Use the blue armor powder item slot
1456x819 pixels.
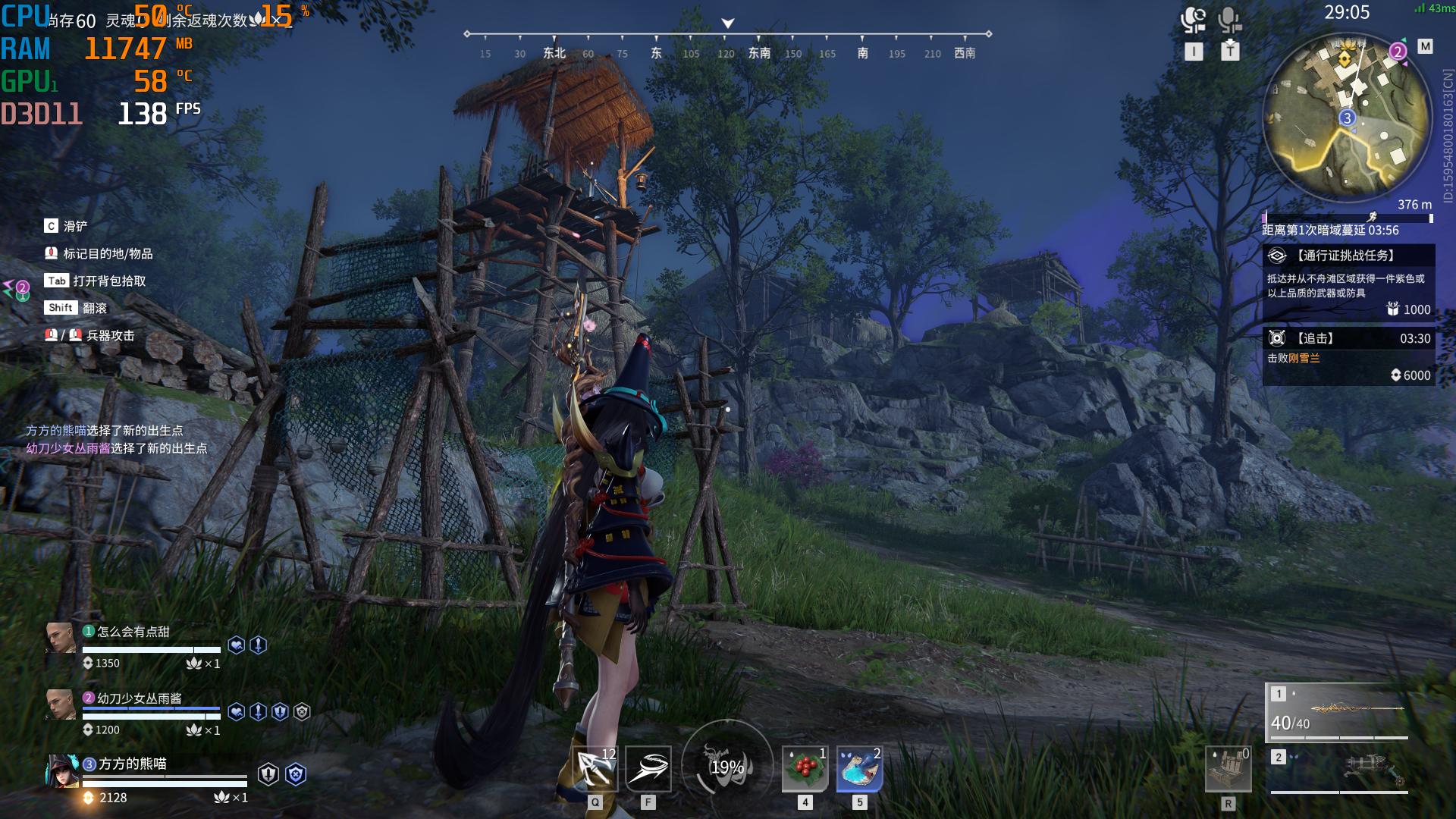pyautogui.click(x=859, y=769)
